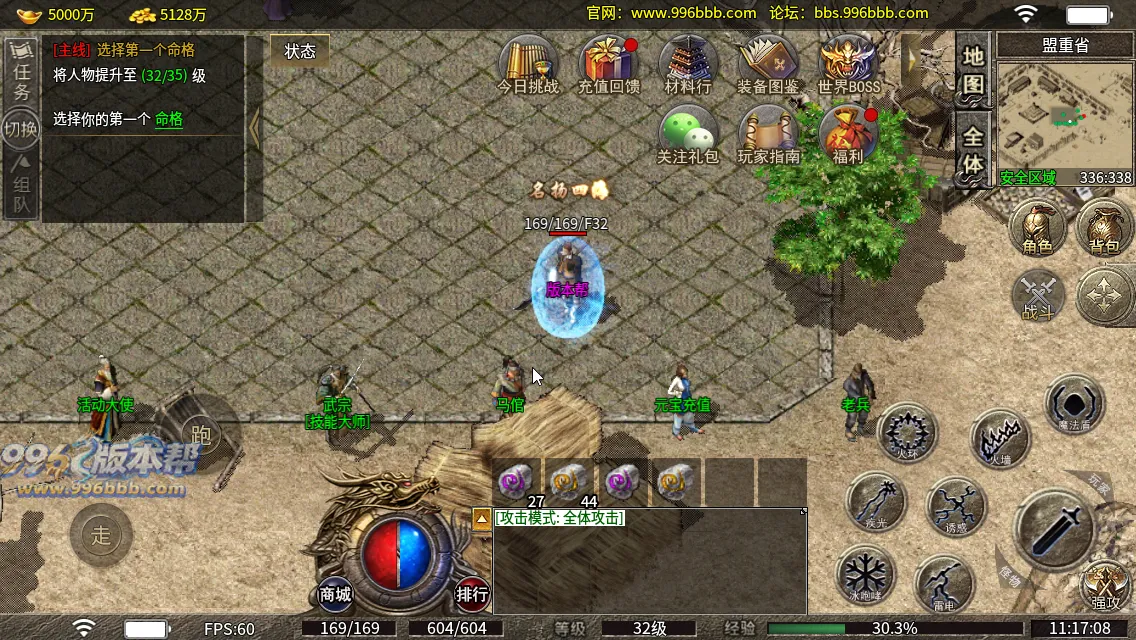This screenshot has width=1136, height=640.
Task: Open the minimap of 盟重省
Action: tap(1065, 114)
